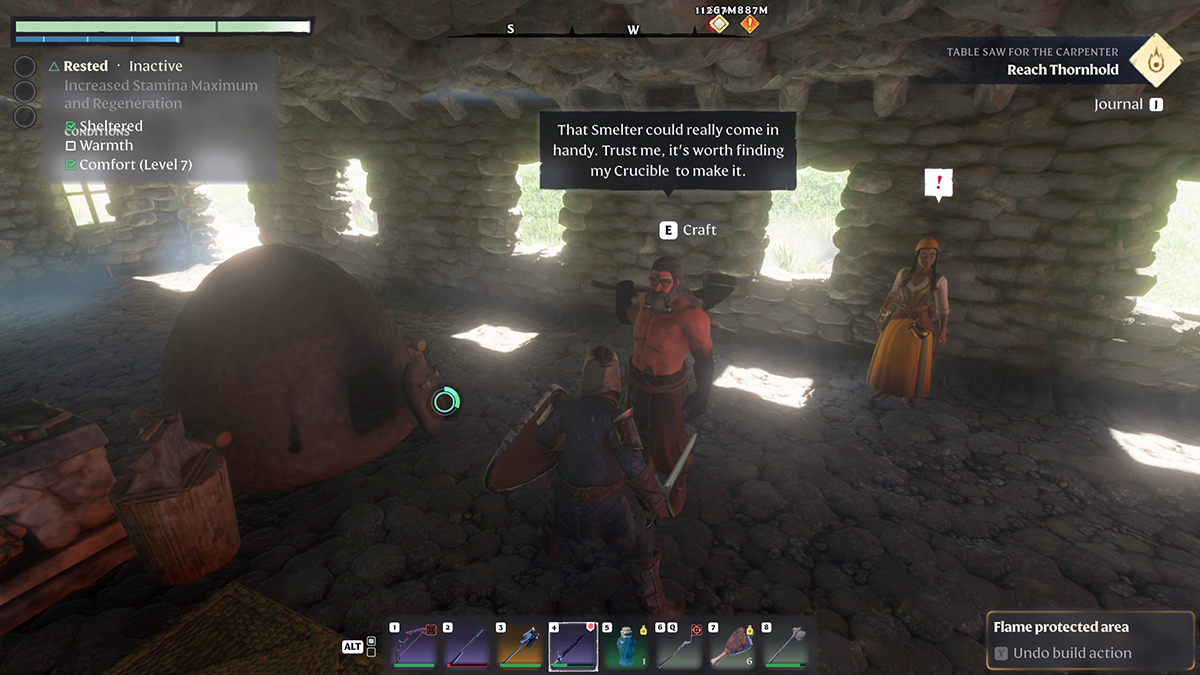This screenshot has height=675, width=1200.
Task: Select the bow in hotbar slot 1
Action: point(412,646)
